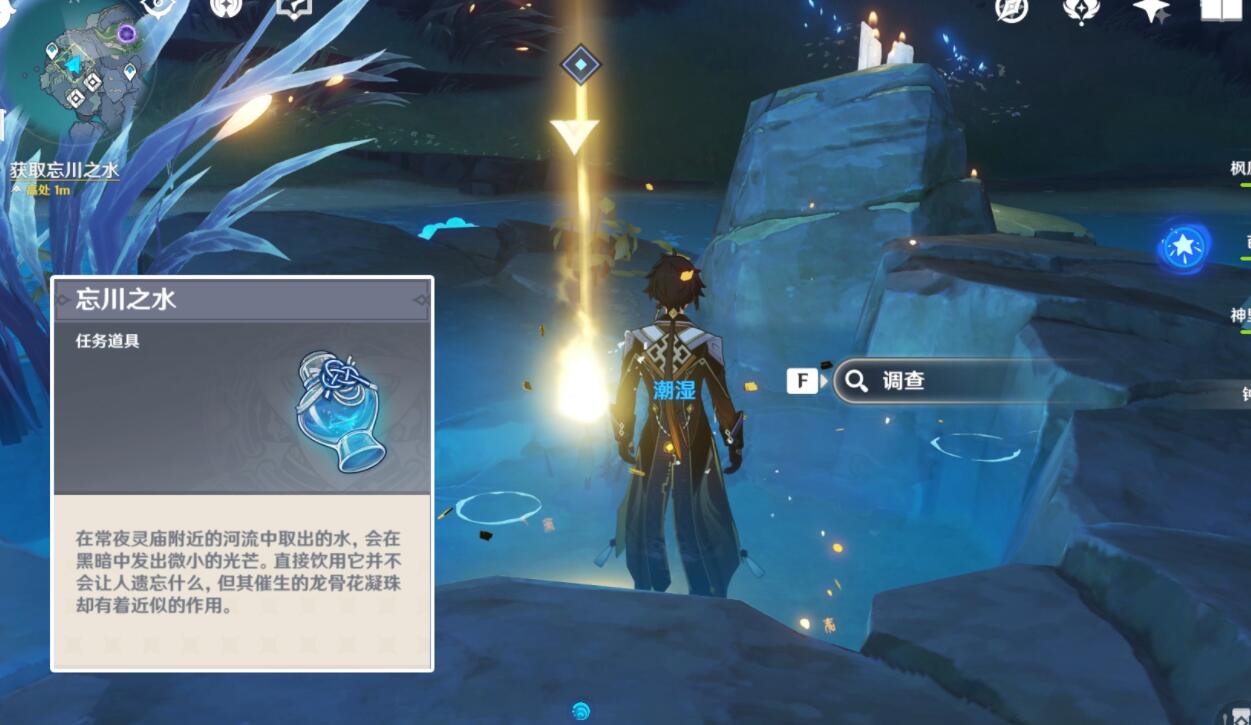Switch to party member 枫原
The image size is (1251, 725).
pos(1241,169)
